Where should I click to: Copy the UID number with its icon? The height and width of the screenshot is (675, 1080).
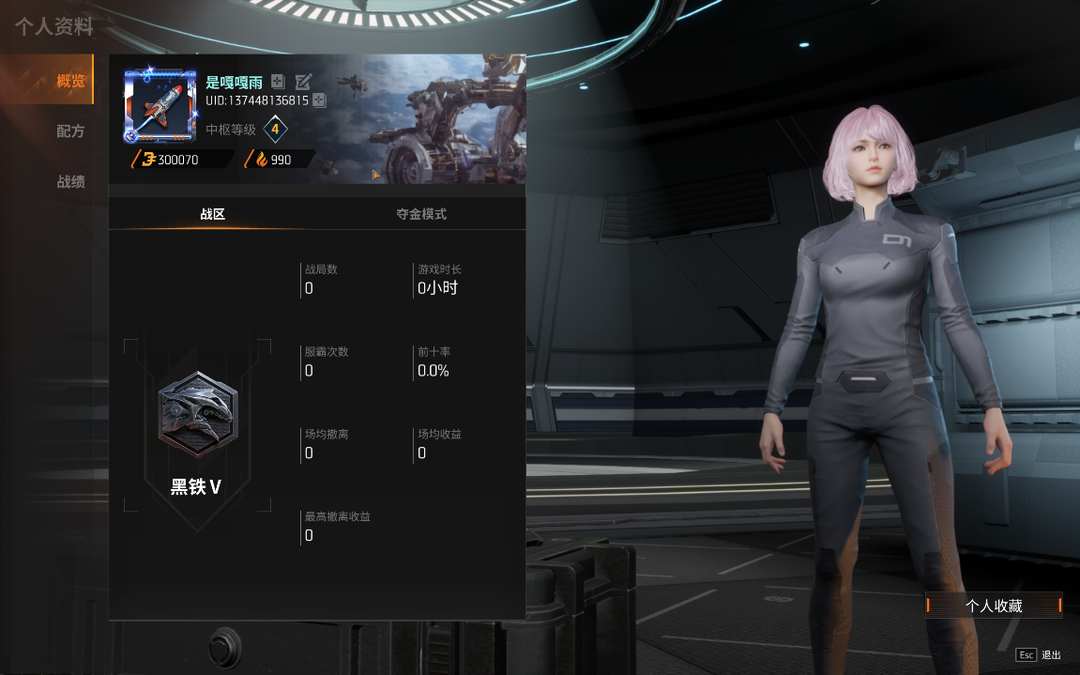(x=319, y=100)
